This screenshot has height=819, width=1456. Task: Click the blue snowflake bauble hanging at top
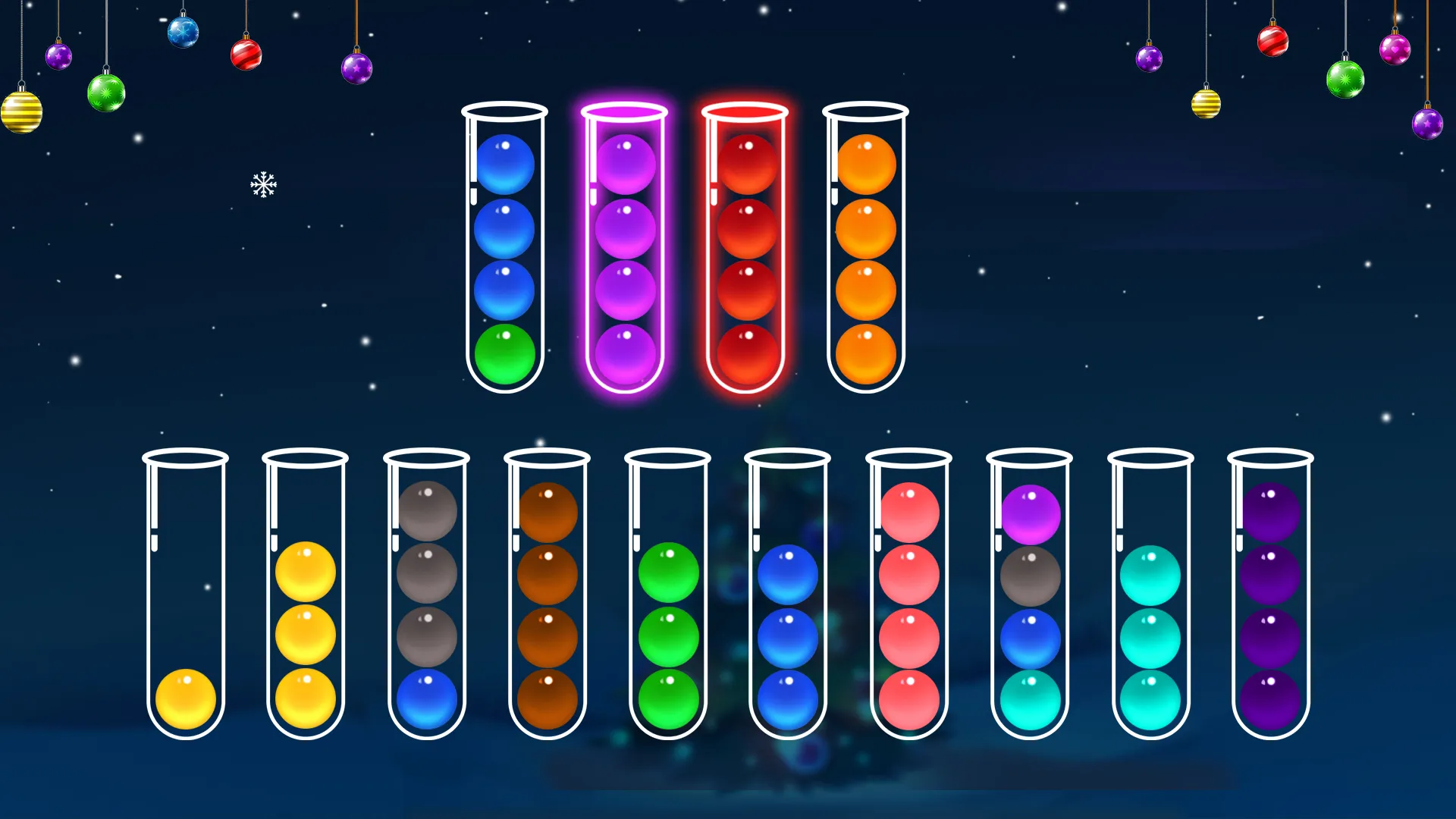pyautogui.click(x=184, y=32)
